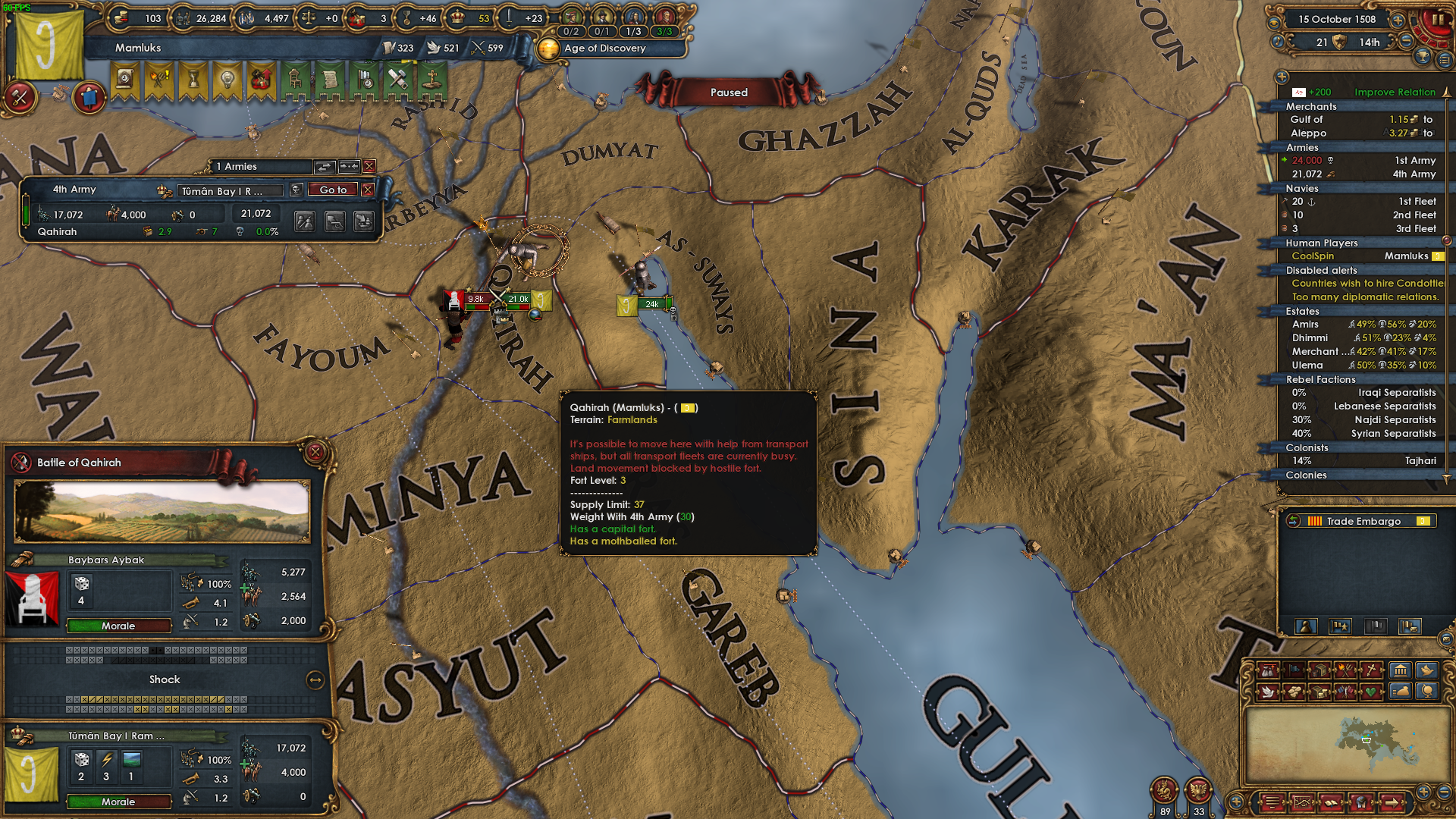Click the morale bar of Tûmân Bay's army
Screen dimensions: 1456x819
[x=118, y=802]
